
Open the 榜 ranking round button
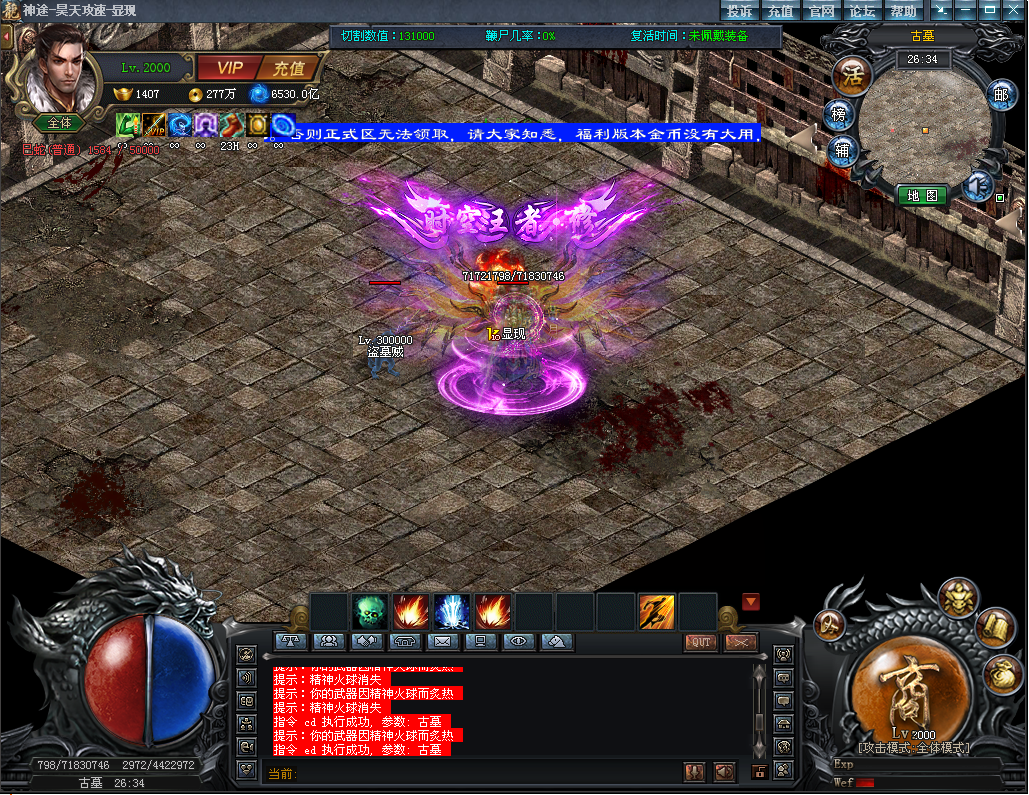(838, 114)
